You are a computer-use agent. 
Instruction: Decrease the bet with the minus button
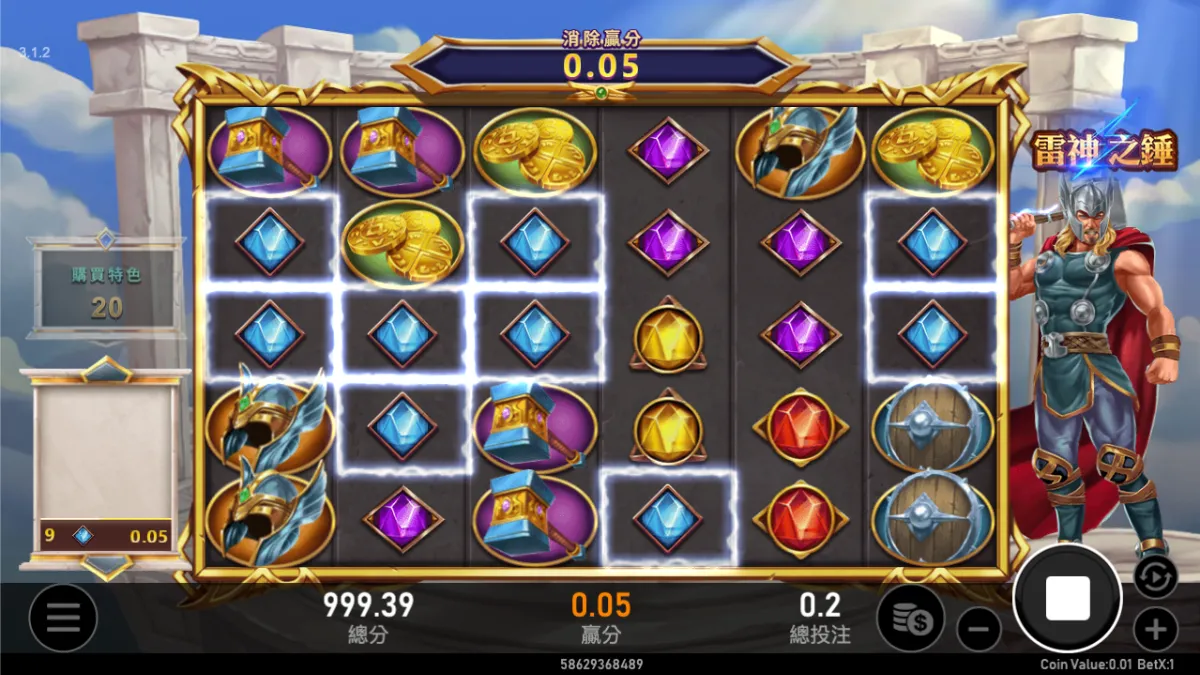[x=979, y=630]
